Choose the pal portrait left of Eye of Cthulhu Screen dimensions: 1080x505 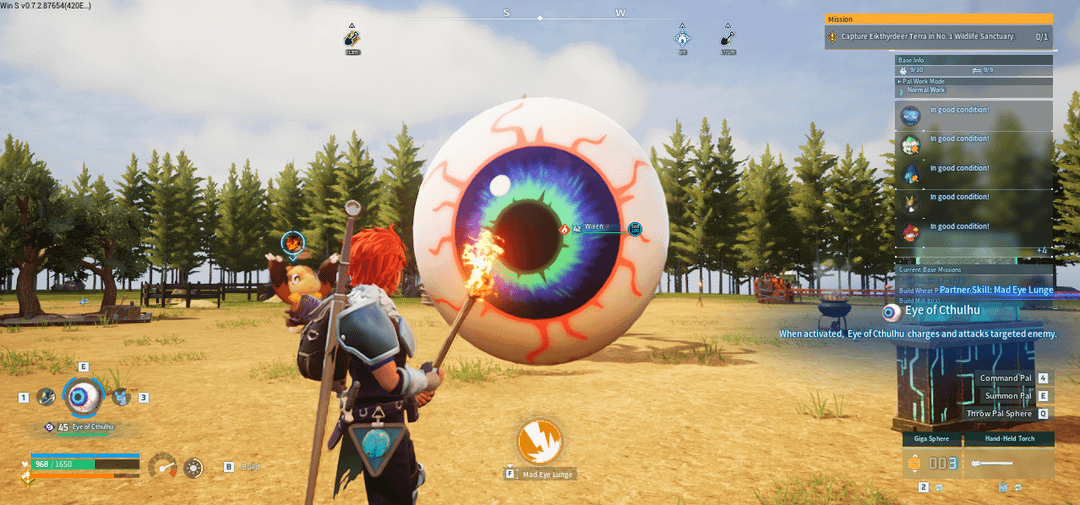46,397
